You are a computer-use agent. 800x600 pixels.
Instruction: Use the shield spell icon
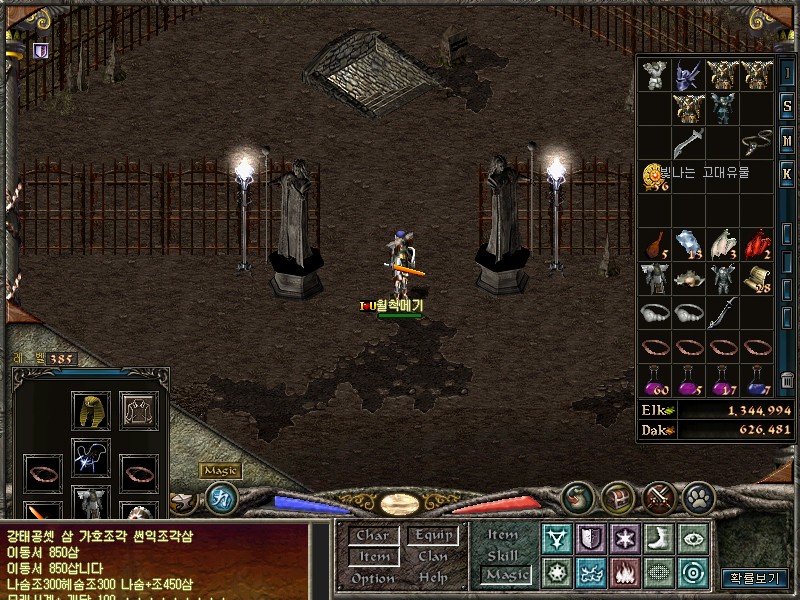(590, 538)
